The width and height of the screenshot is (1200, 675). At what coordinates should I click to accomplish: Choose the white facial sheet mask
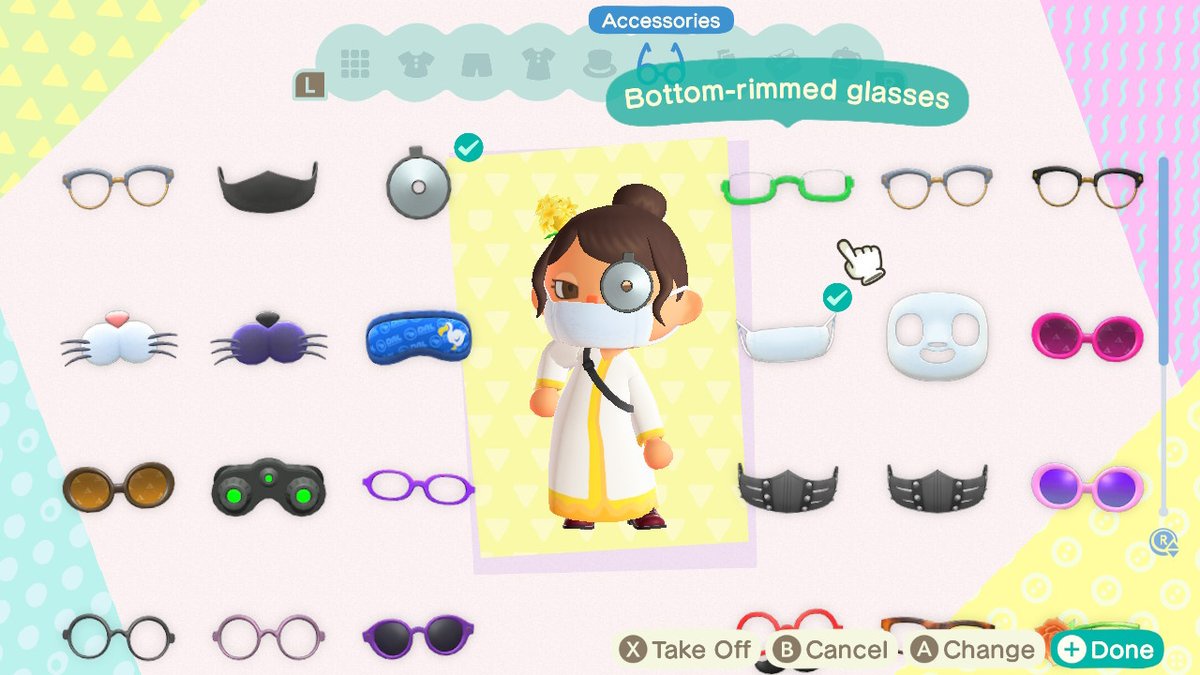tap(937, 335)
